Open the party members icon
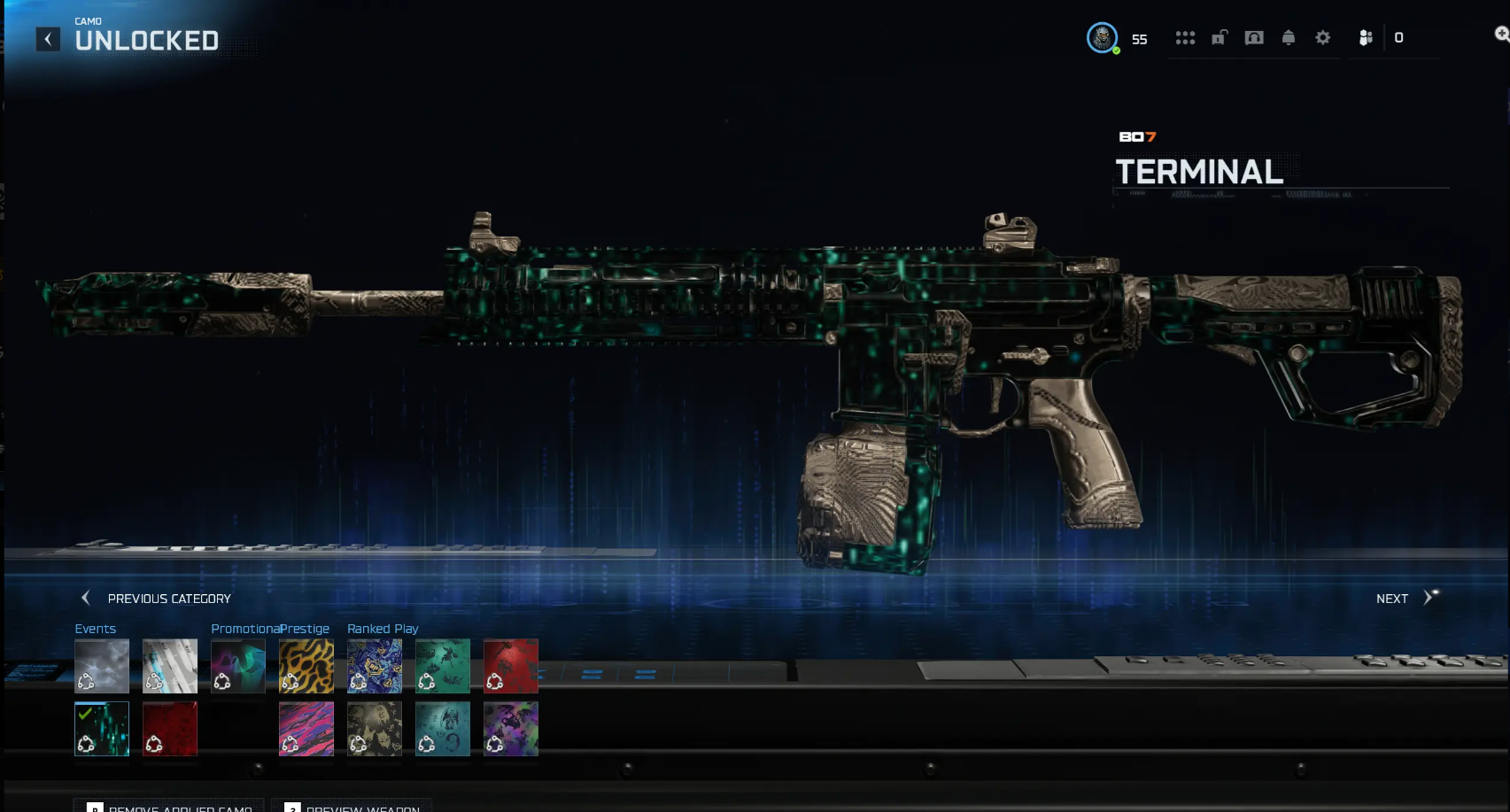 click(x=1366, y=38)
